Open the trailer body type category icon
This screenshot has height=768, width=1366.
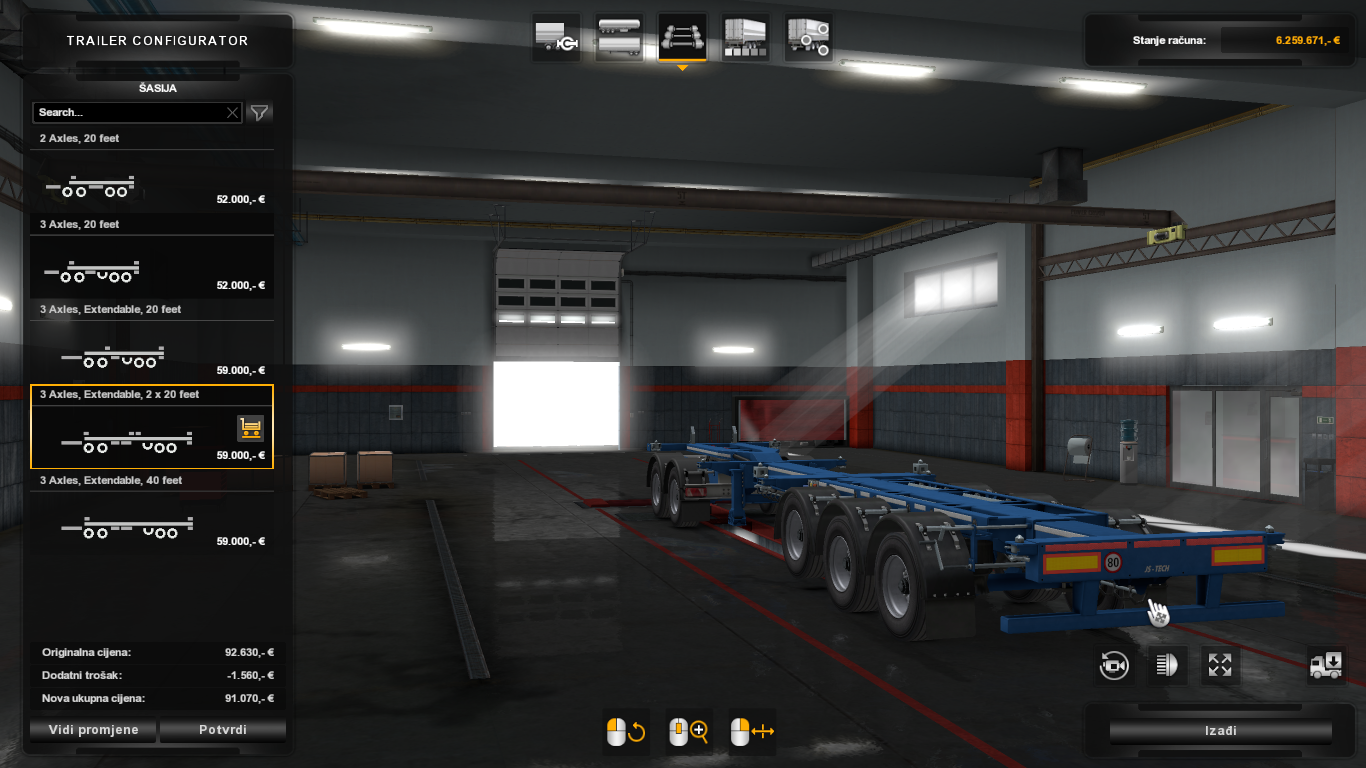[x=744, y=36]
